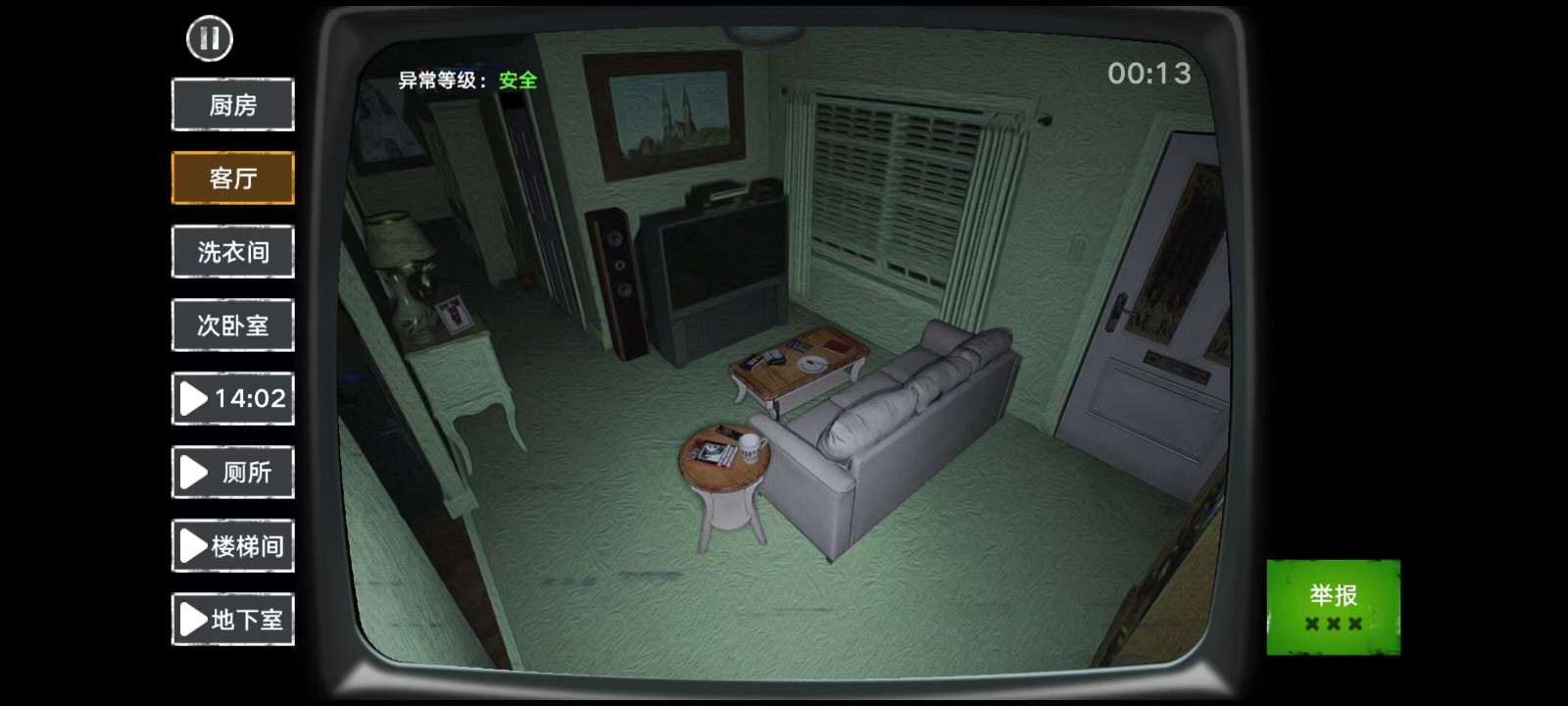View the 次卧室 camera feed
1568x706 pixels.
click(232, 325)
